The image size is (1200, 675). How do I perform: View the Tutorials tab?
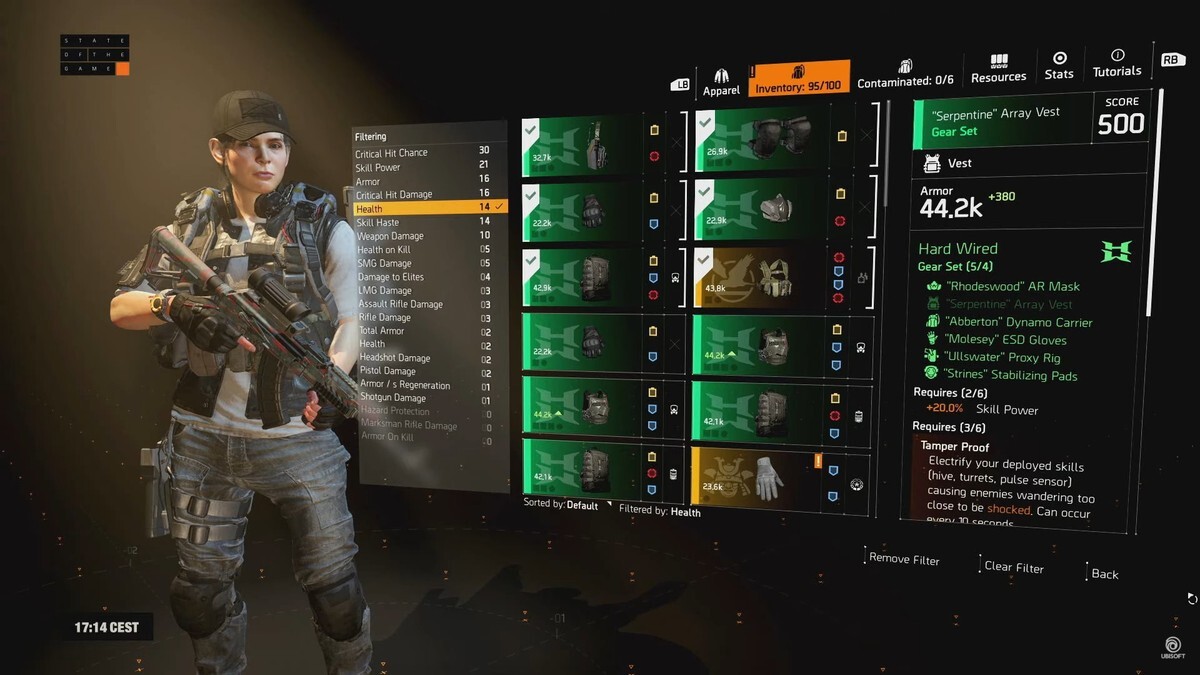pos(1116,64)
